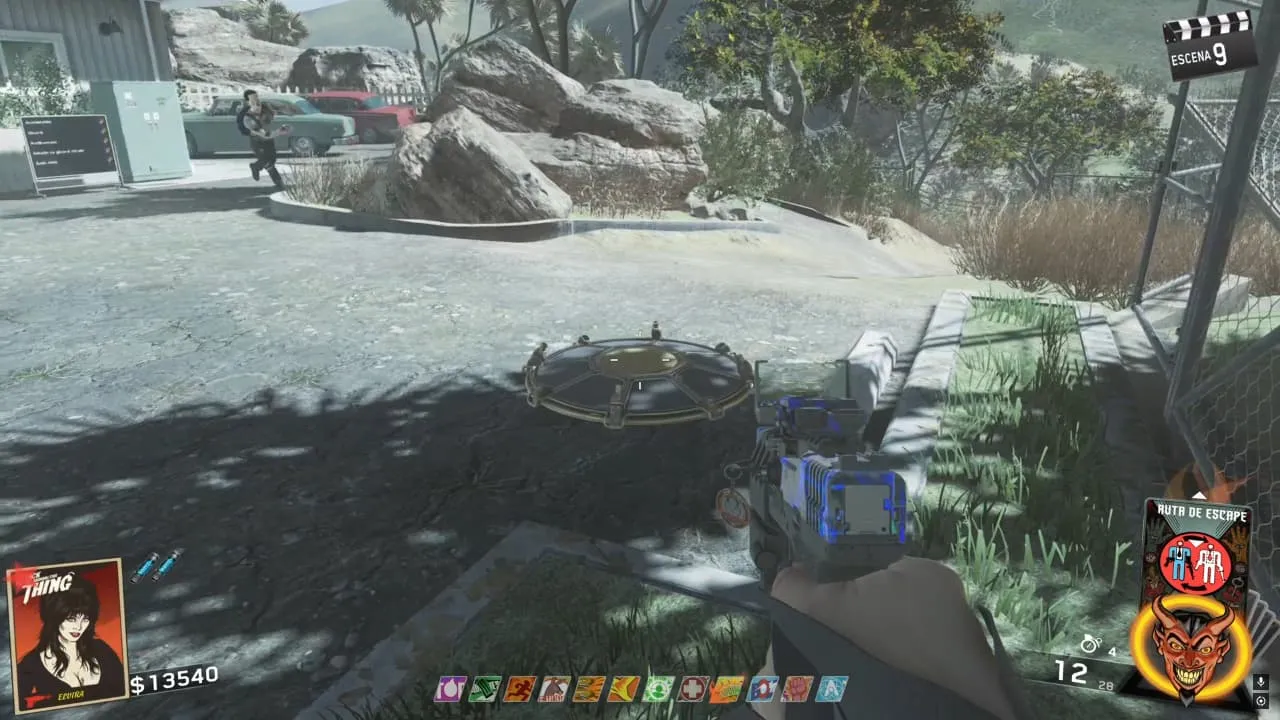Select the pink fist perk icon
1280x720 pixels.
[797, 688]
